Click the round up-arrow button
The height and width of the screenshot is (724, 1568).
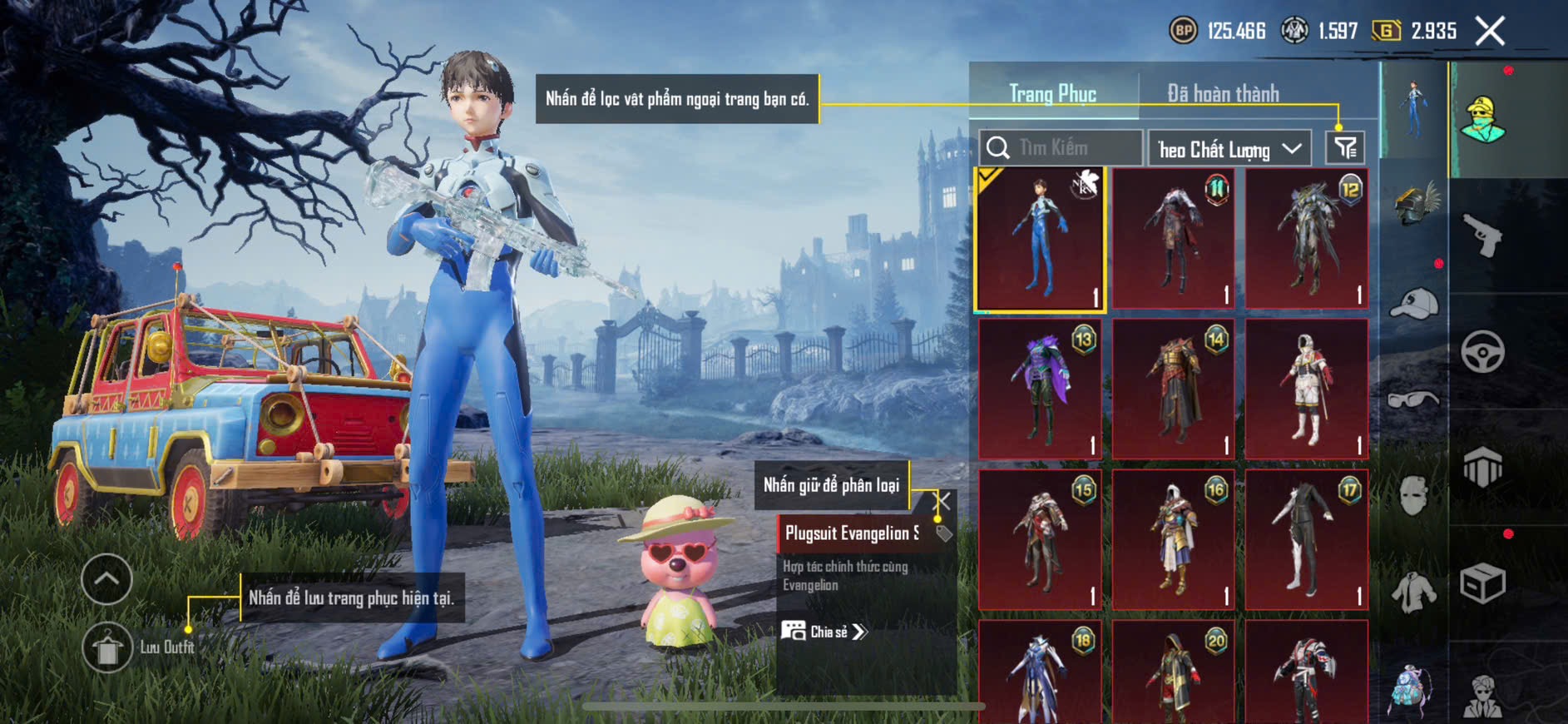coord(107,578)
